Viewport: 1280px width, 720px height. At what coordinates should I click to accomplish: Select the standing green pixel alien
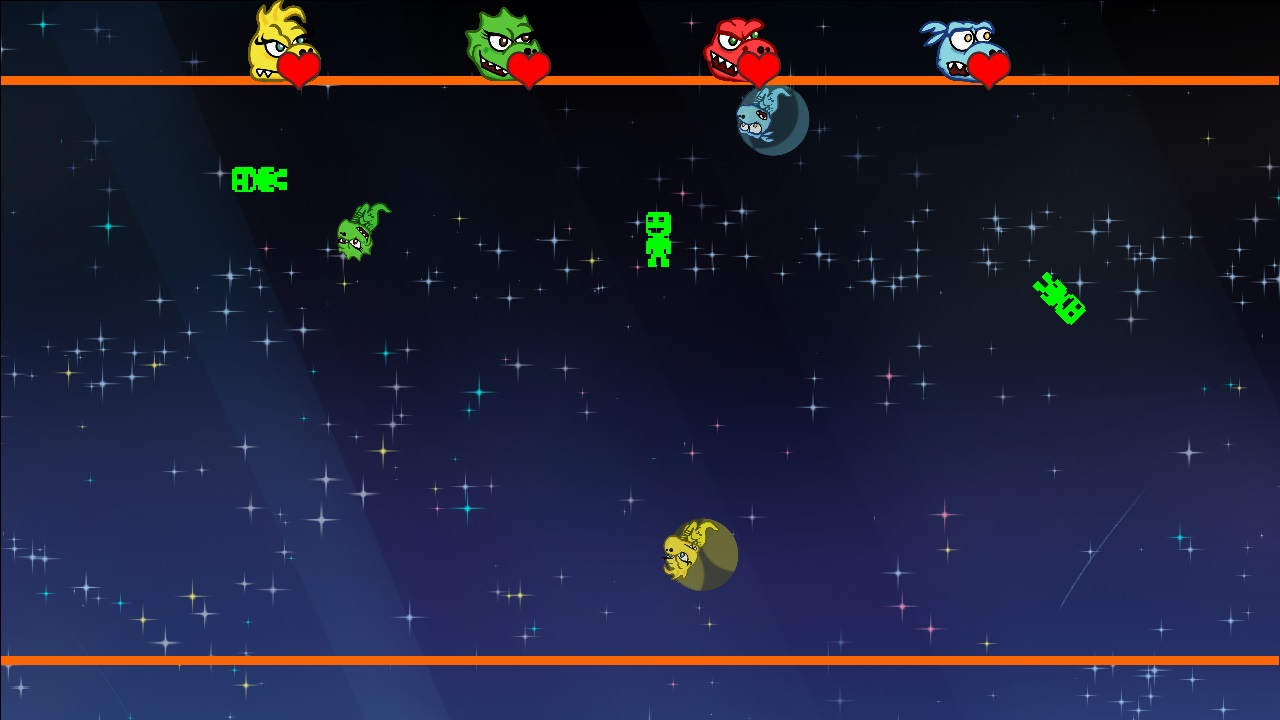(658, 237)
